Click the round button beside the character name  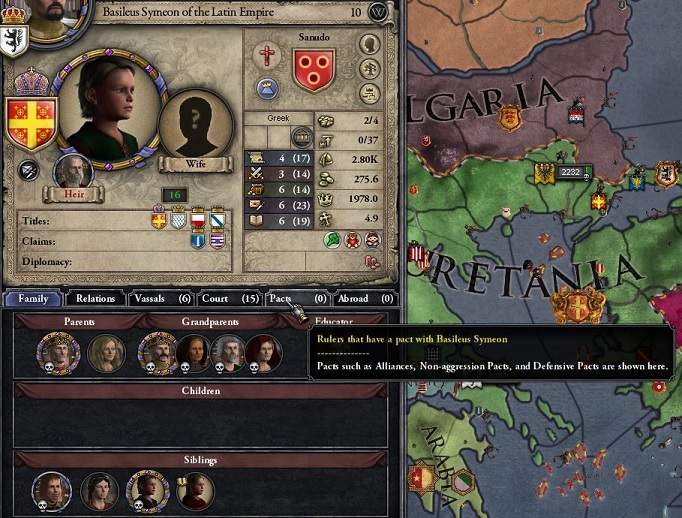pos(377,12)
